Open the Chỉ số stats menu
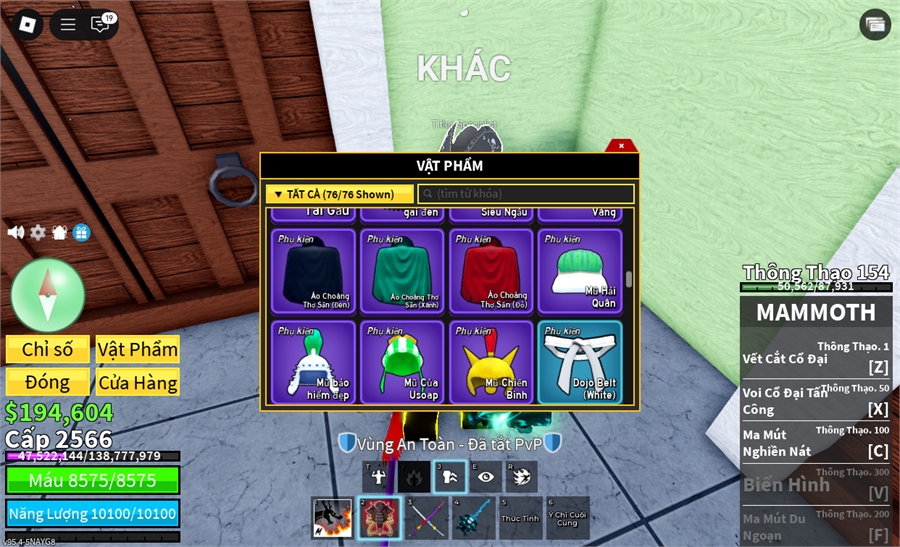 click(x=48, y=349)
